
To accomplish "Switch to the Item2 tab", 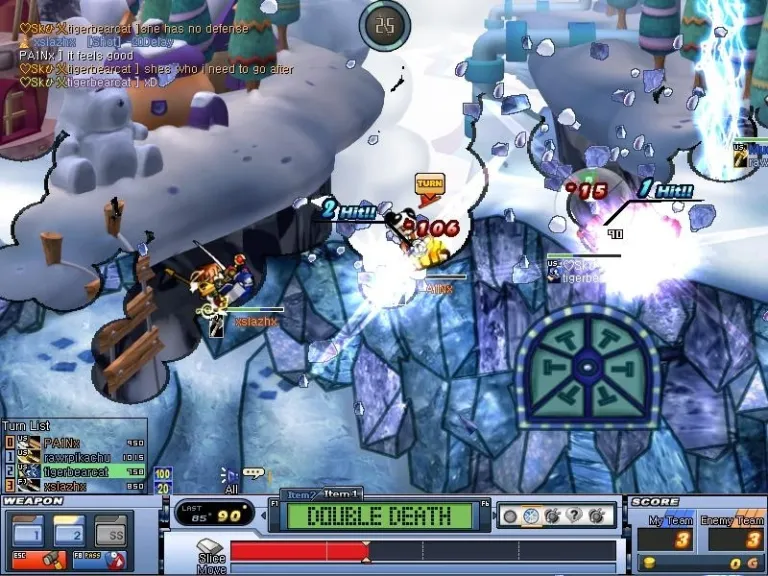I will (x=300, y=495).
